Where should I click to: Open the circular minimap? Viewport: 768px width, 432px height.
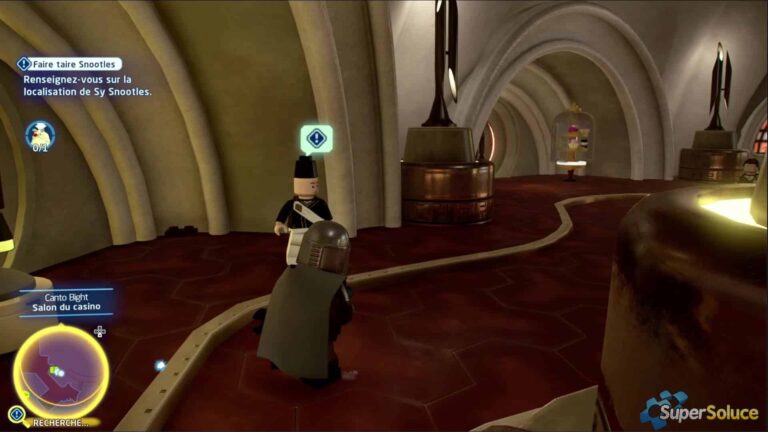61,372
